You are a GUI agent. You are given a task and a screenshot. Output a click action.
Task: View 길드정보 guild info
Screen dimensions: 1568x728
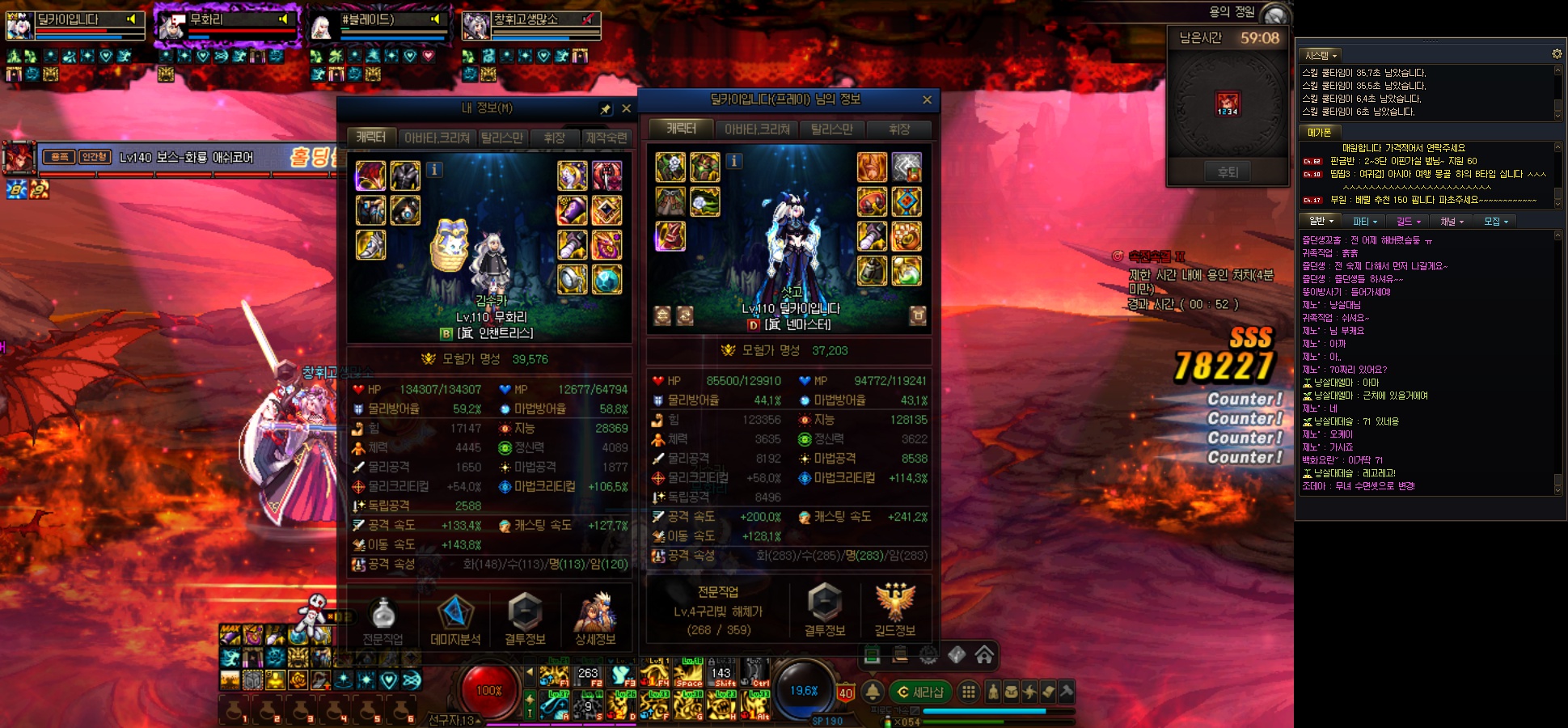point(894,612)
